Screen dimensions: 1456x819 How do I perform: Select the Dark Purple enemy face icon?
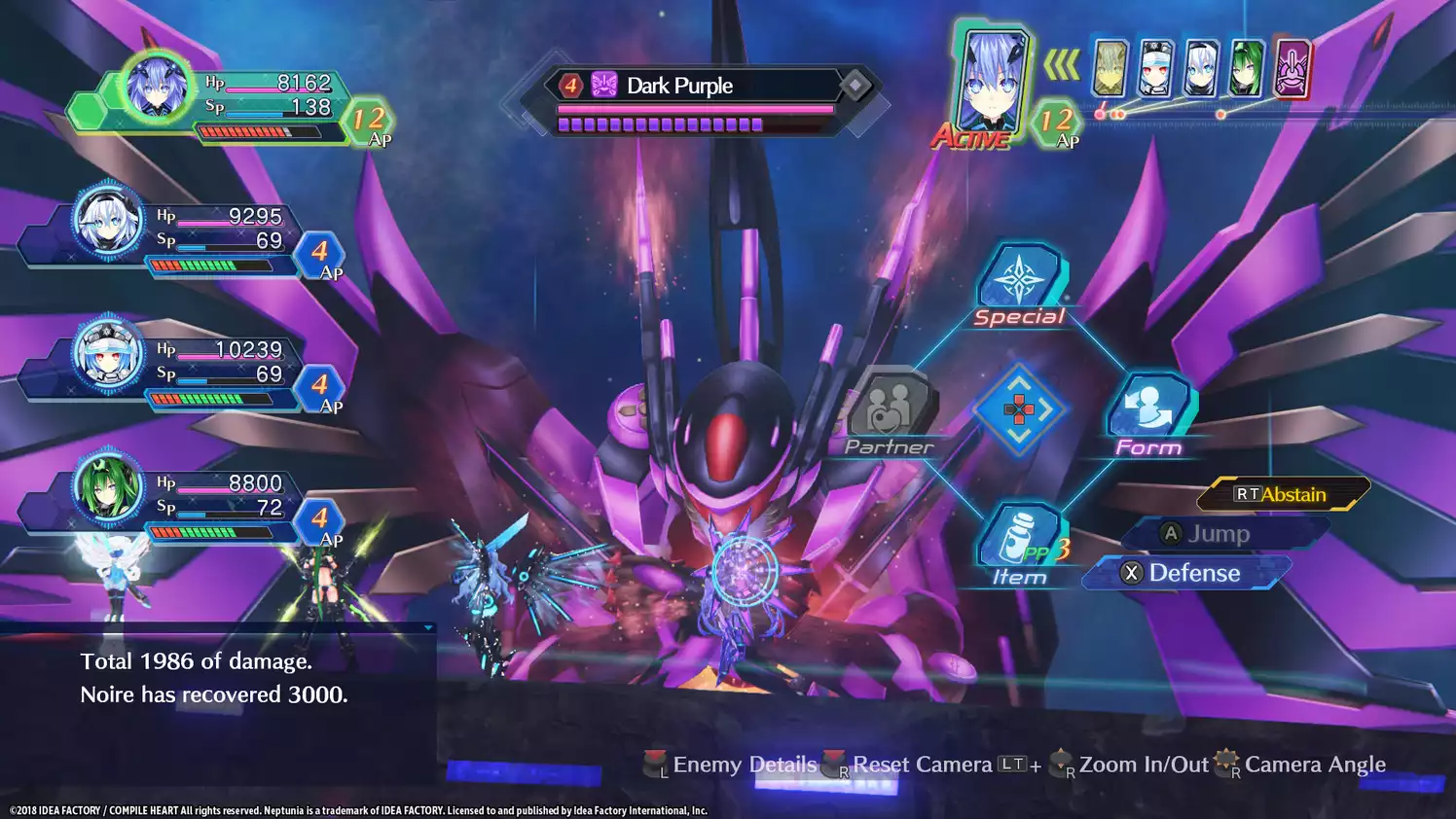tap(603, 86)
